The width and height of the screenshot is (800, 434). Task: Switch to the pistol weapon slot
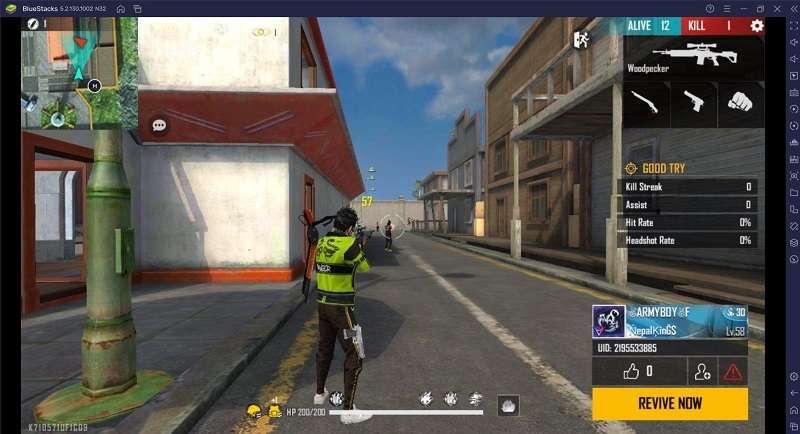tap(693, 103)
